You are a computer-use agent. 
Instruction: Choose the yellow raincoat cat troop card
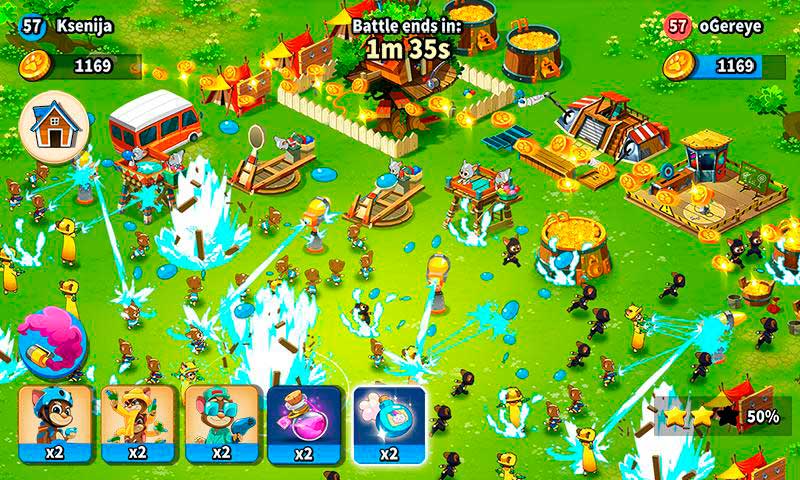(139, 422)
